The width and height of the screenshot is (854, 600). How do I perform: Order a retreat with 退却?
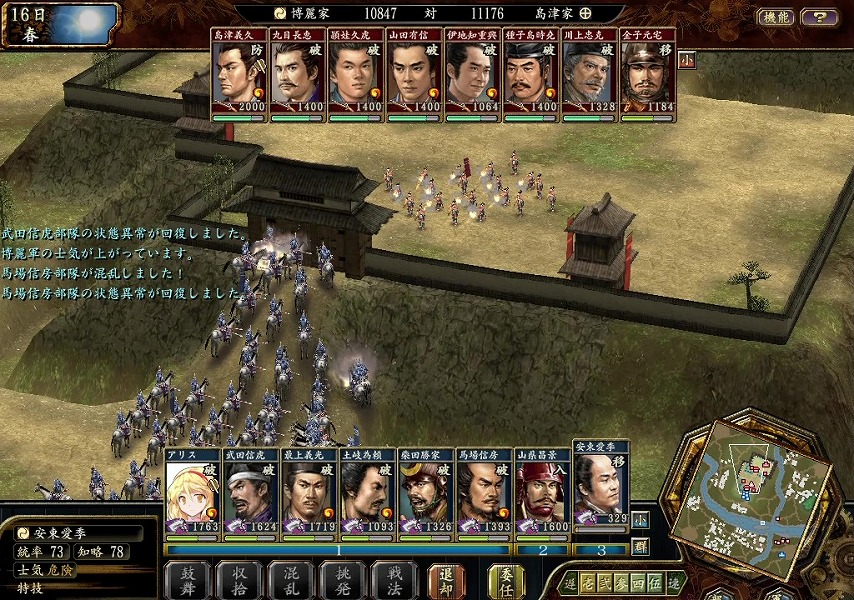[x=446, y=581]
